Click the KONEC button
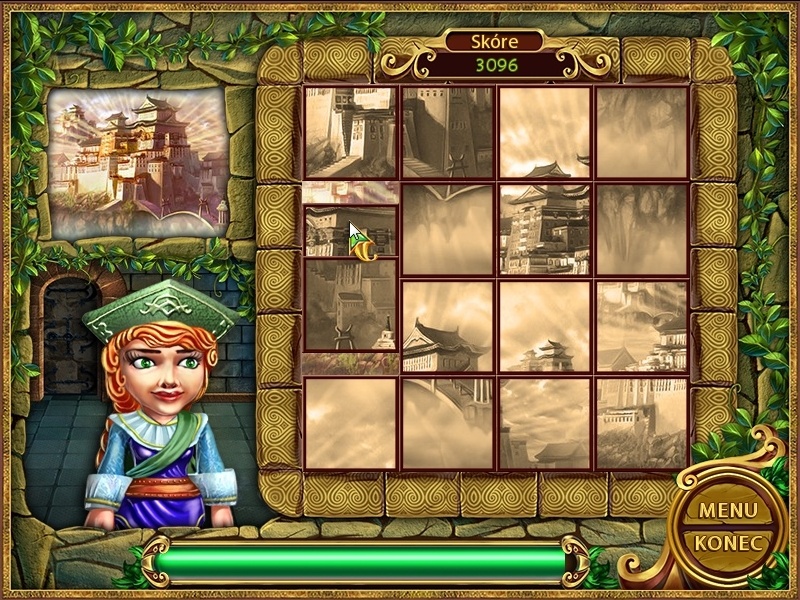 coord(728,543)
